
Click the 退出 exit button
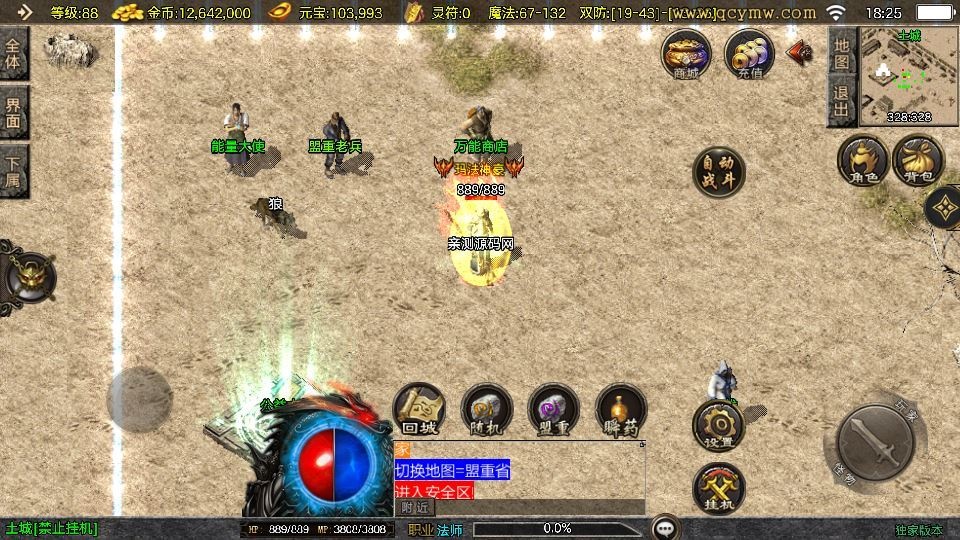click(x=842, y=103)
